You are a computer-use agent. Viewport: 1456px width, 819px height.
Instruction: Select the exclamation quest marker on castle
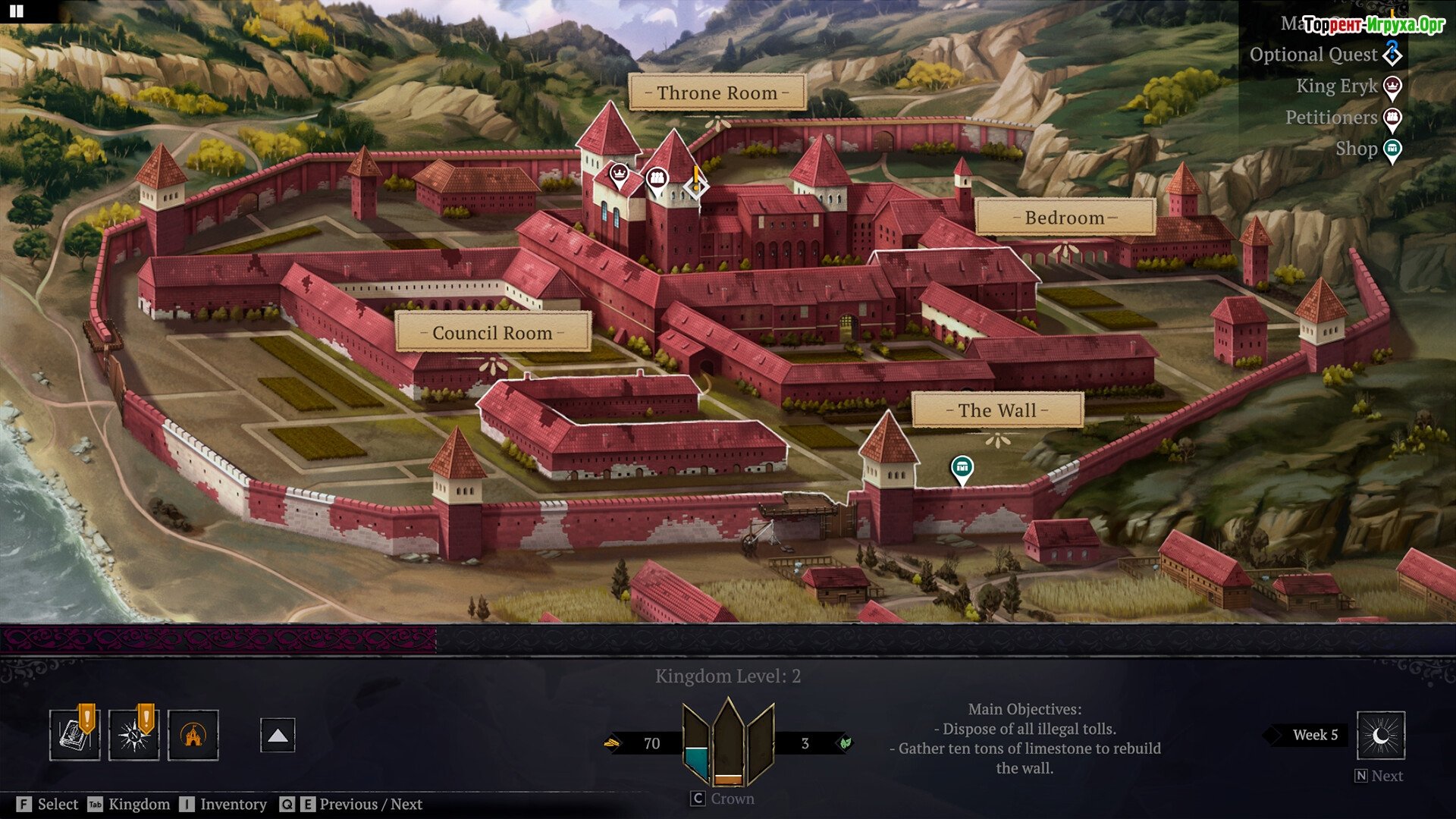[x=695, y=184]
